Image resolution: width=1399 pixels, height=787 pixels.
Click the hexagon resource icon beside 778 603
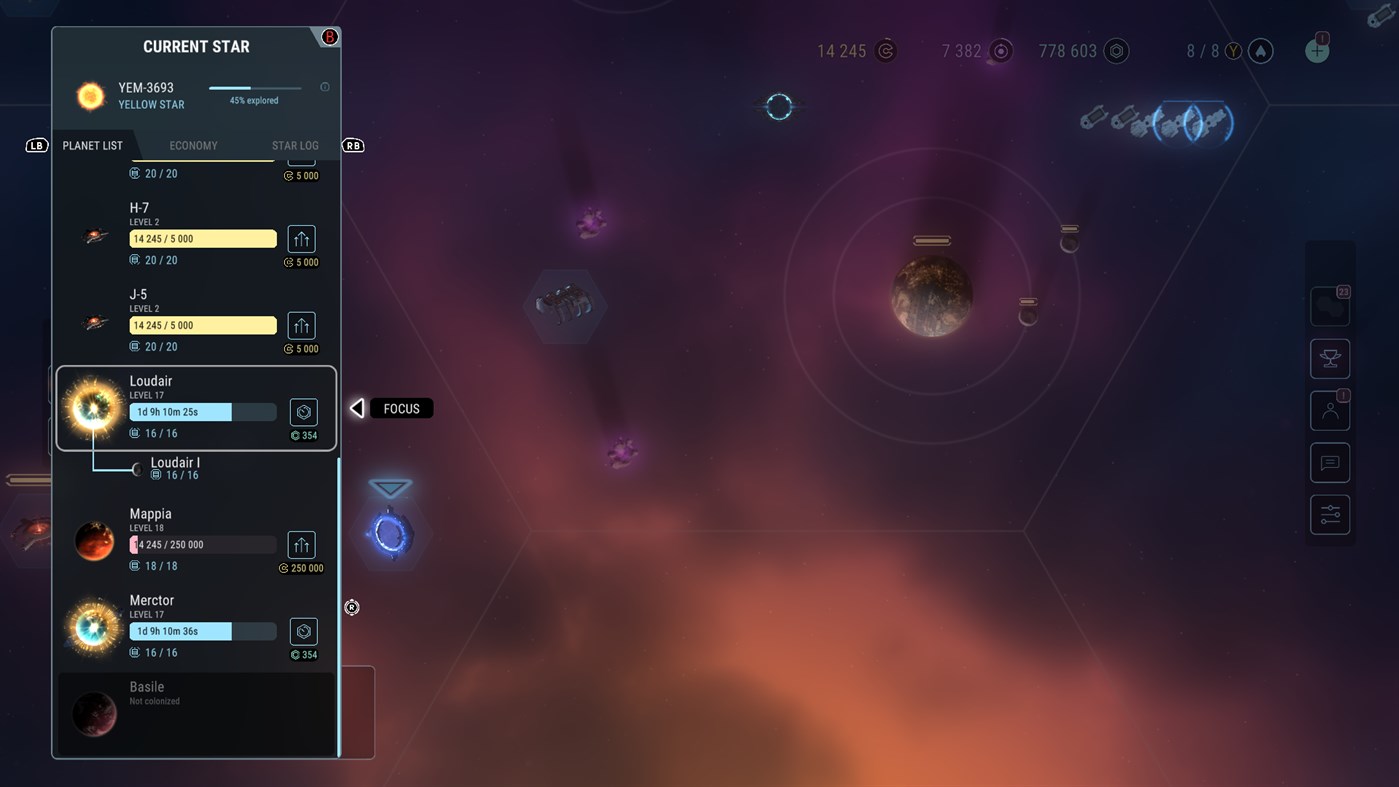click(x=1113, y=50)
